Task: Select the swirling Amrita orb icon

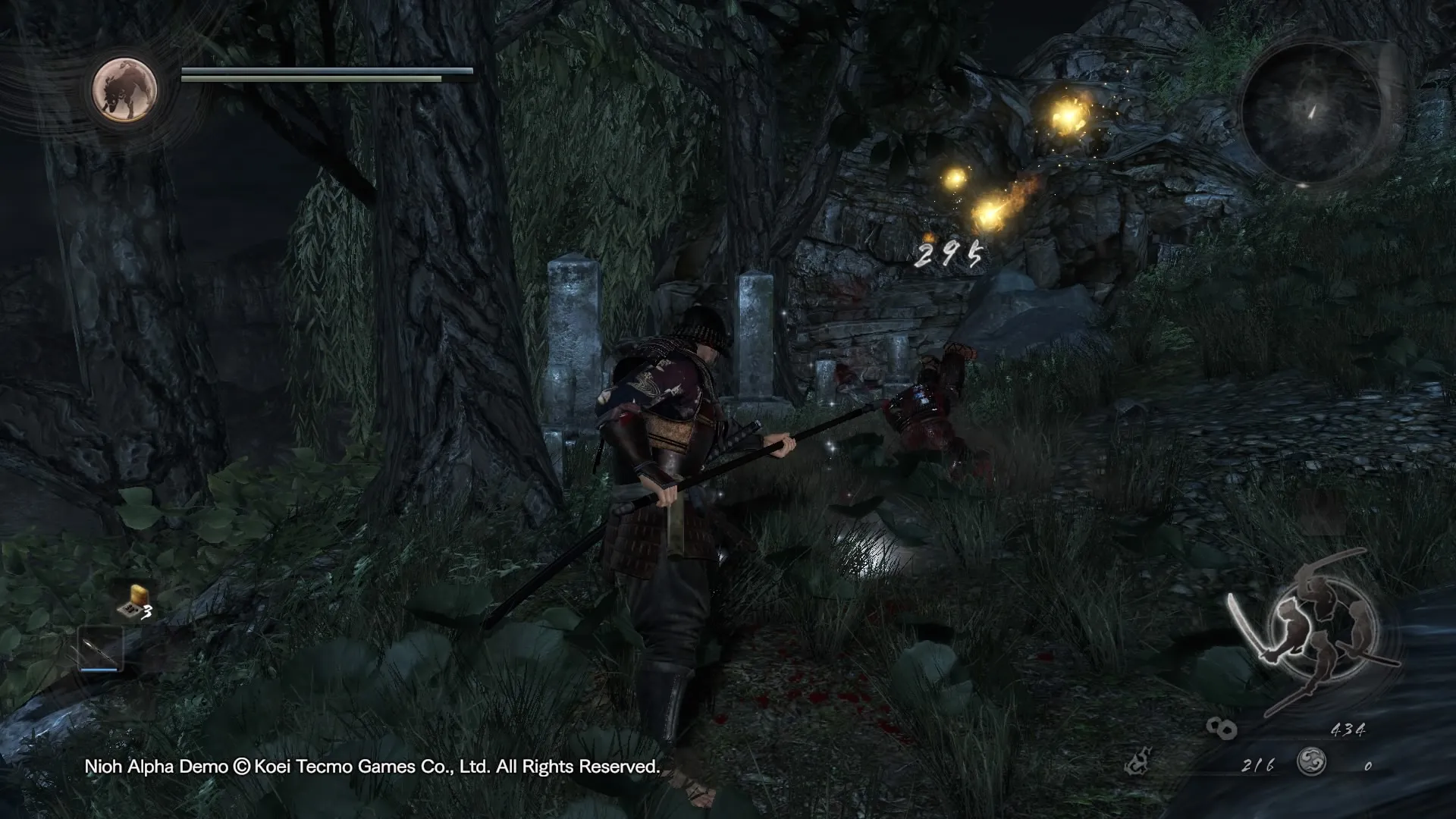Action: tap(1310, 761)
